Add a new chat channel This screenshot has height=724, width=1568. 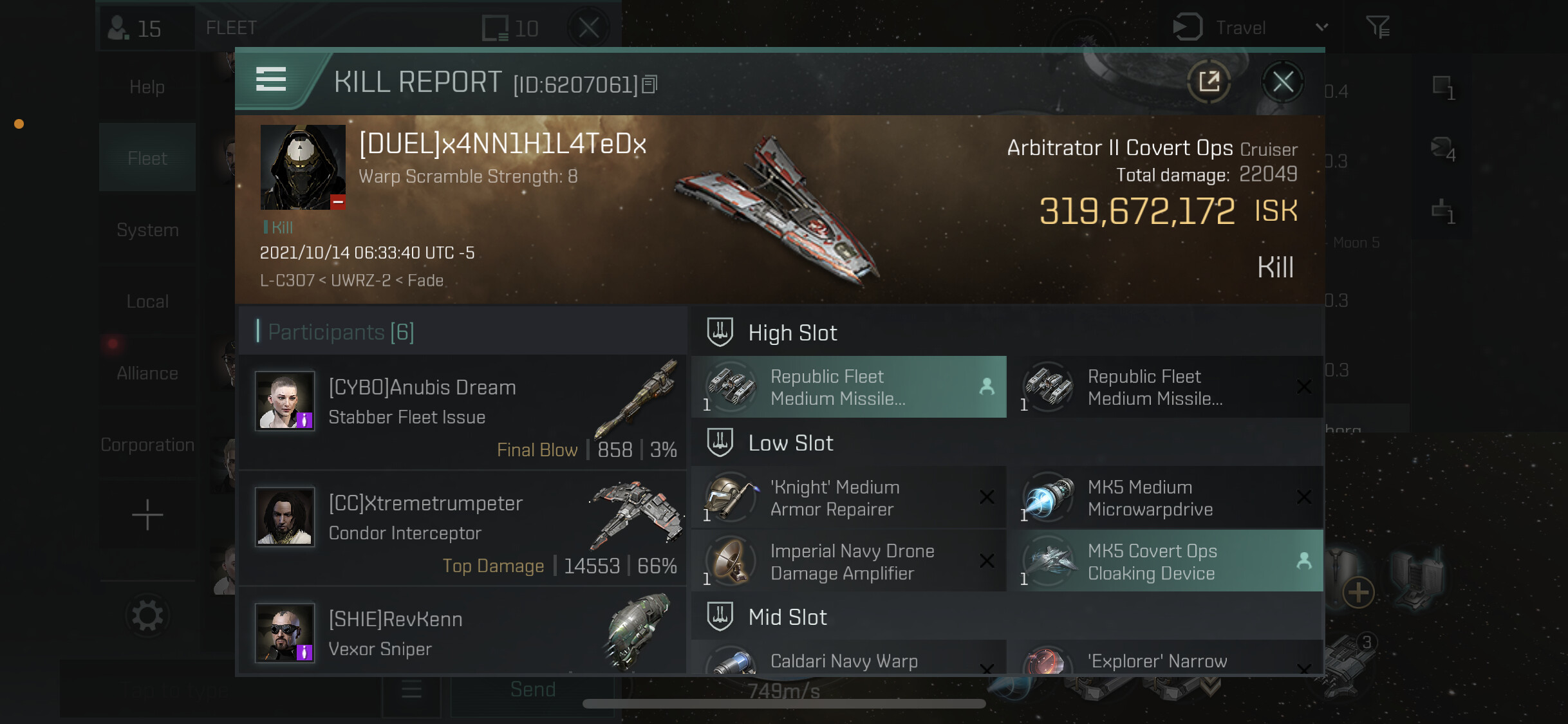(x=147, y=515)
